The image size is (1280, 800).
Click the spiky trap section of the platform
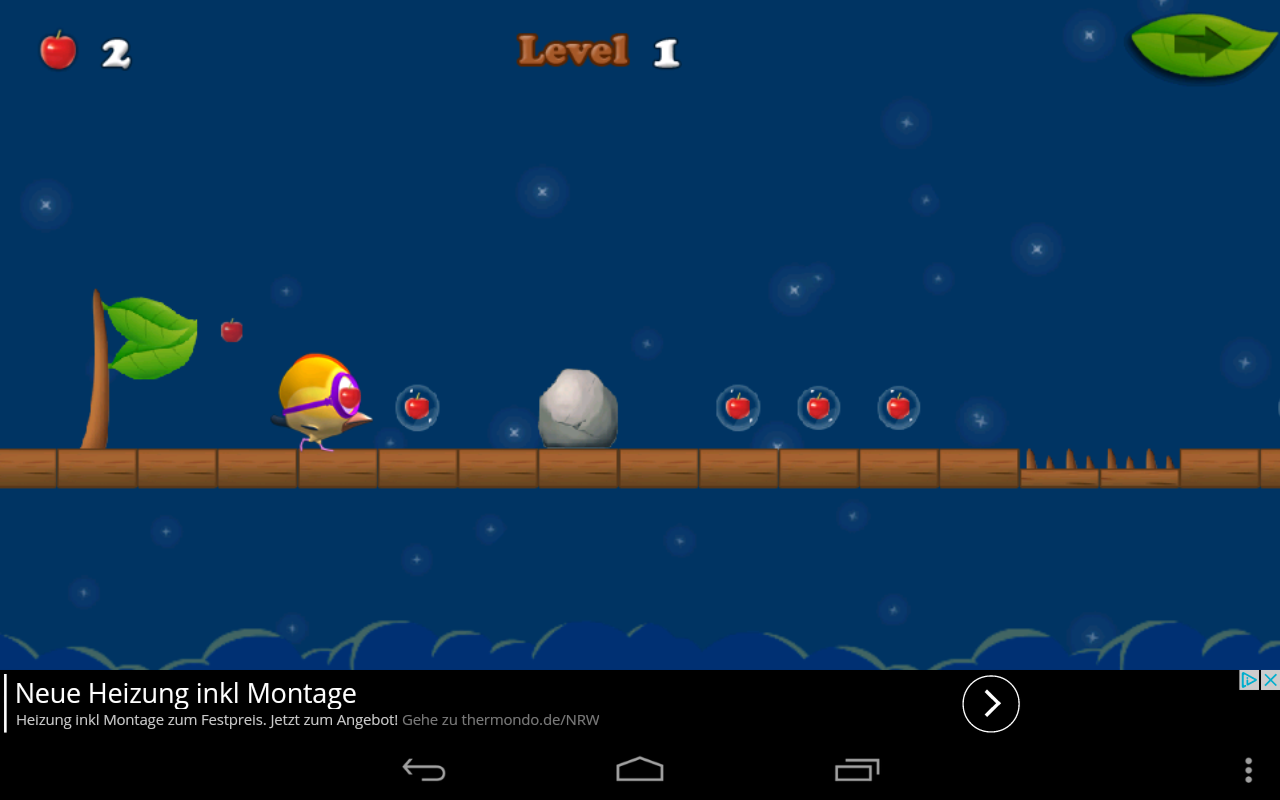point(1100,460)
